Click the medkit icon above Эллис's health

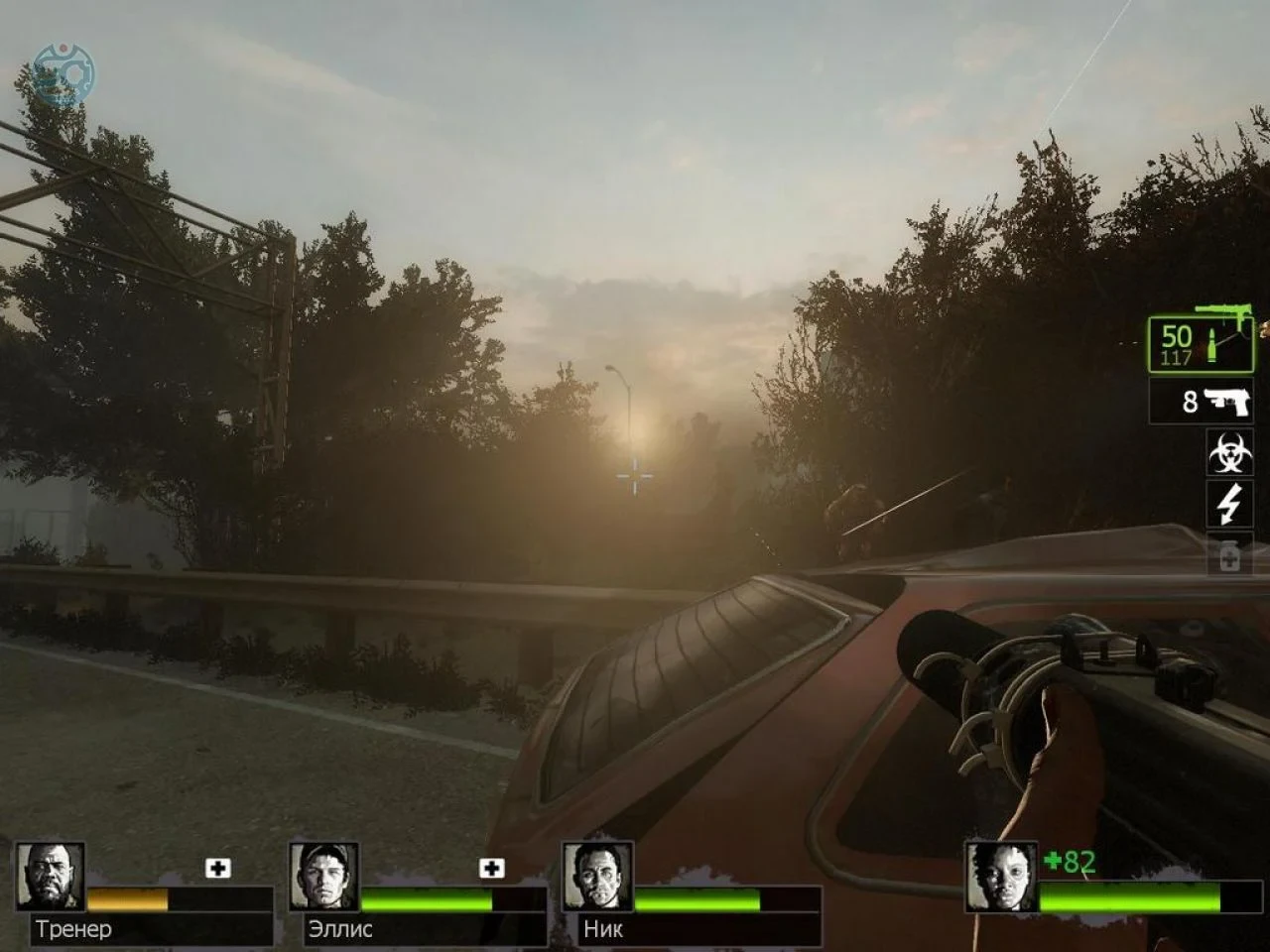click(x=491, y=868)
